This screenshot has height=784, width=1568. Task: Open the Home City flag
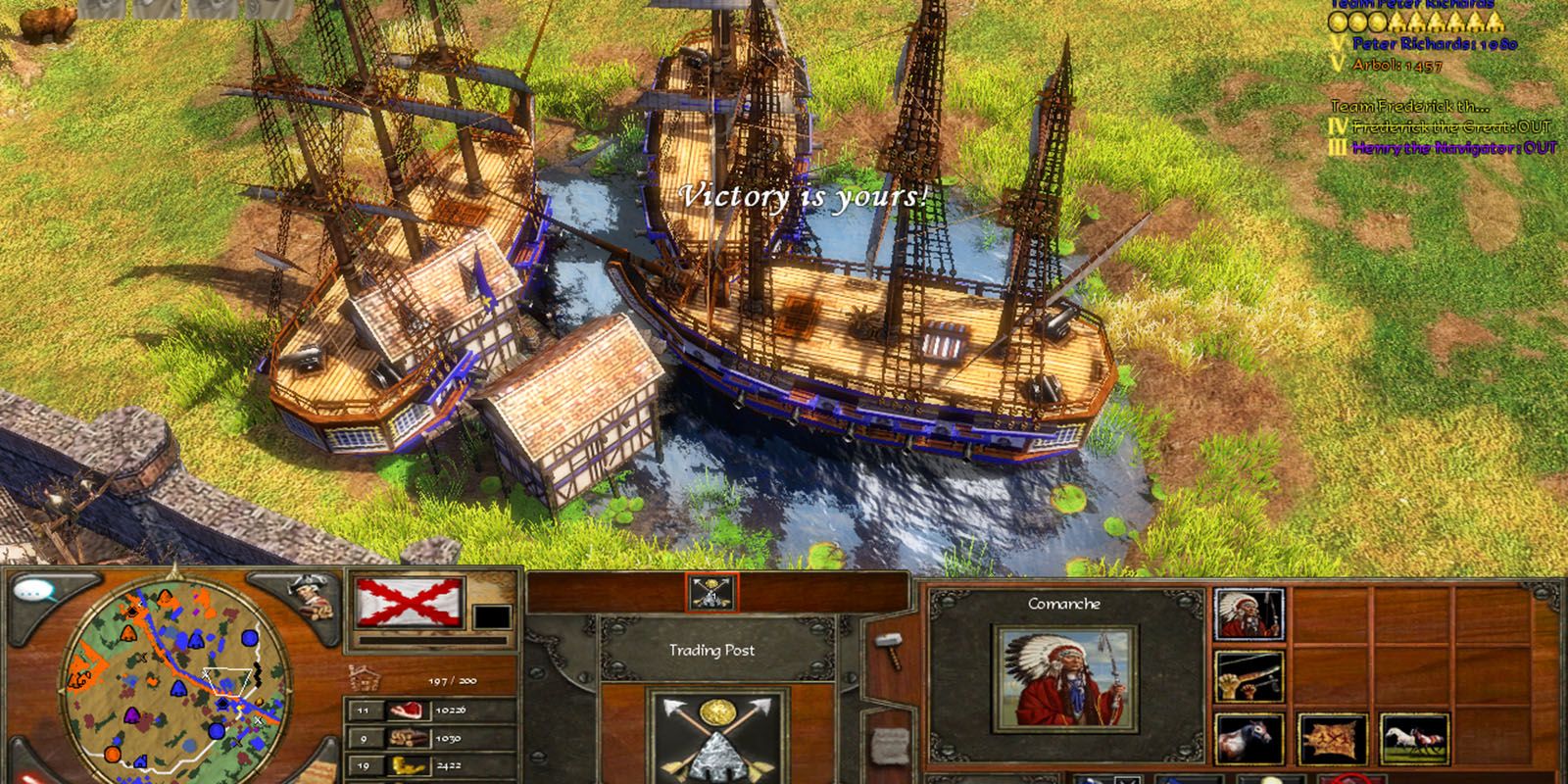(410, 603)
